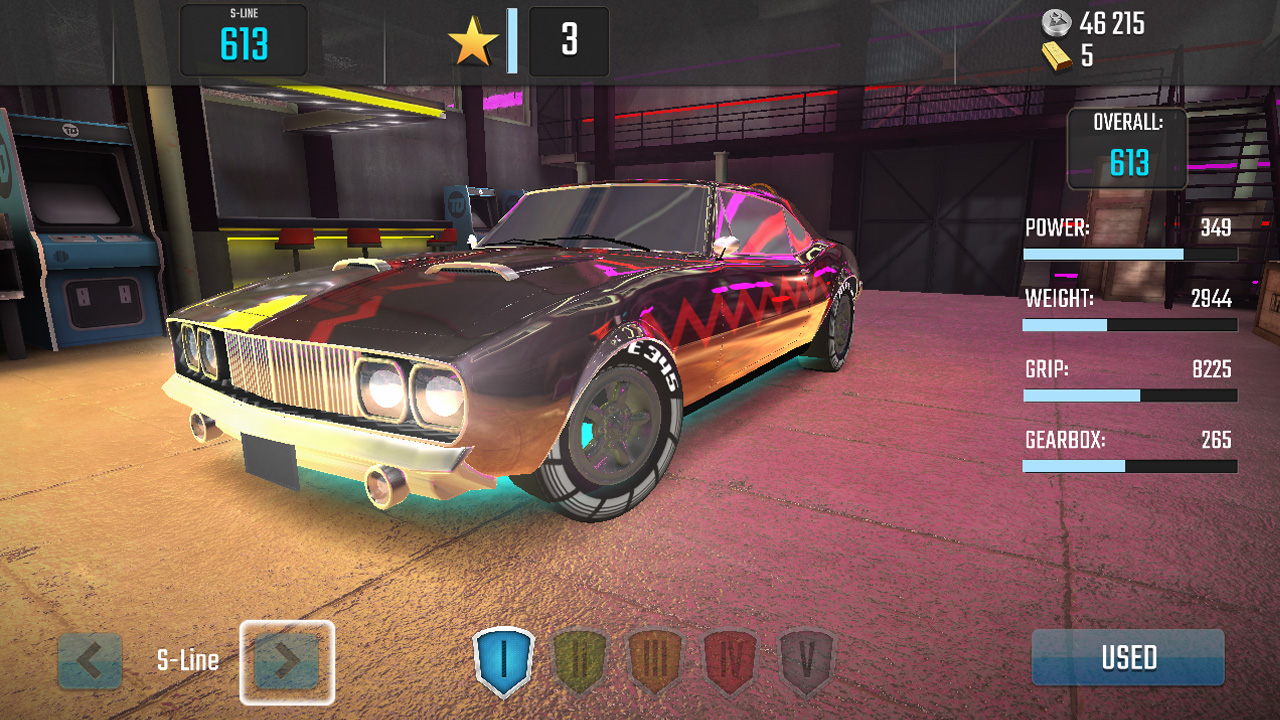1280x720 pixels.
Task: Select the Tier III shield emblem
Action: click(x=657, y=658)
